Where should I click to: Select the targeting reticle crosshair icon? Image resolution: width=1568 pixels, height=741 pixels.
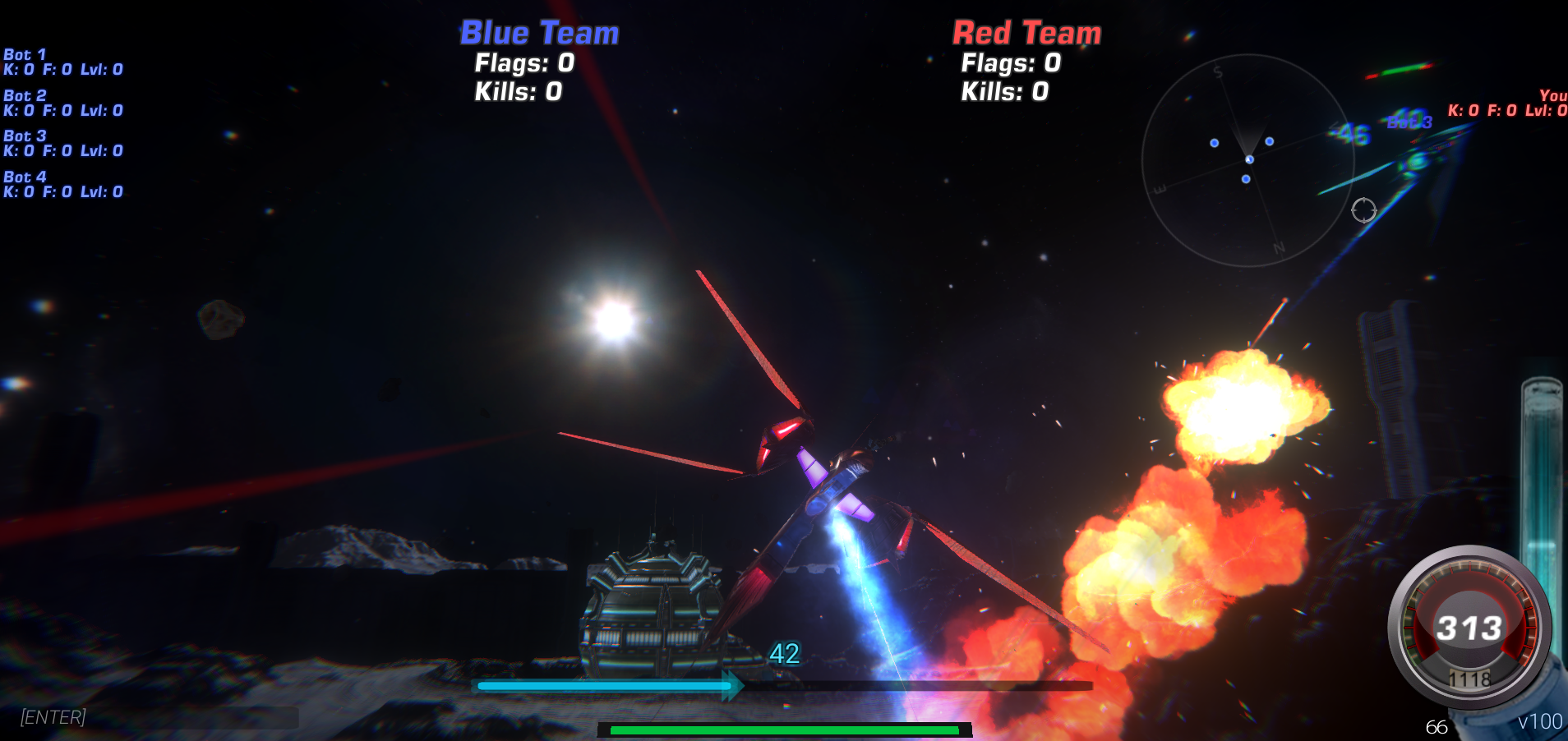tap(1364, 211)
